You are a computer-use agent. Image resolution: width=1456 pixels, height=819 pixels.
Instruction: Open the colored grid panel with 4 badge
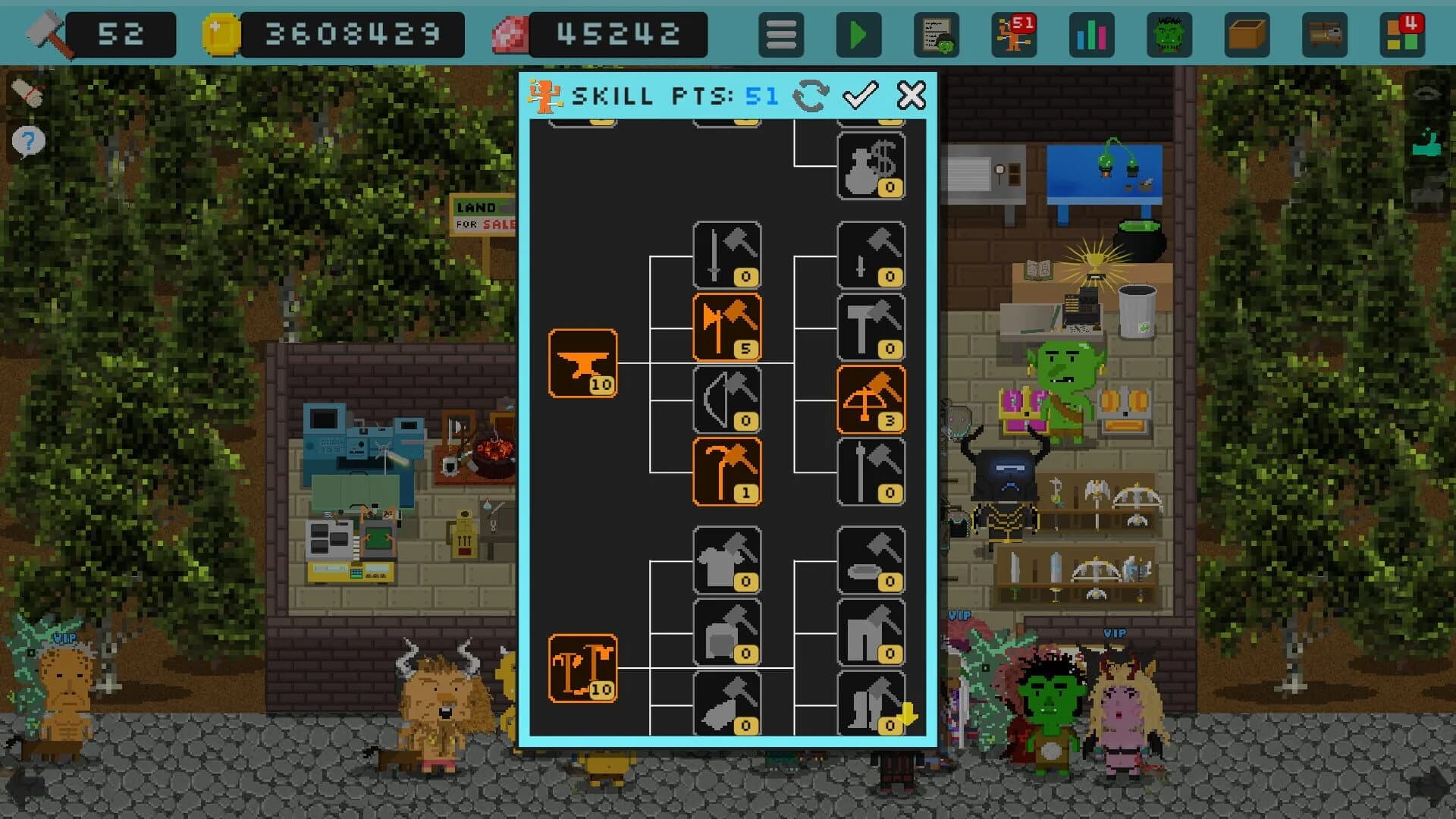tap(1401, 33)
